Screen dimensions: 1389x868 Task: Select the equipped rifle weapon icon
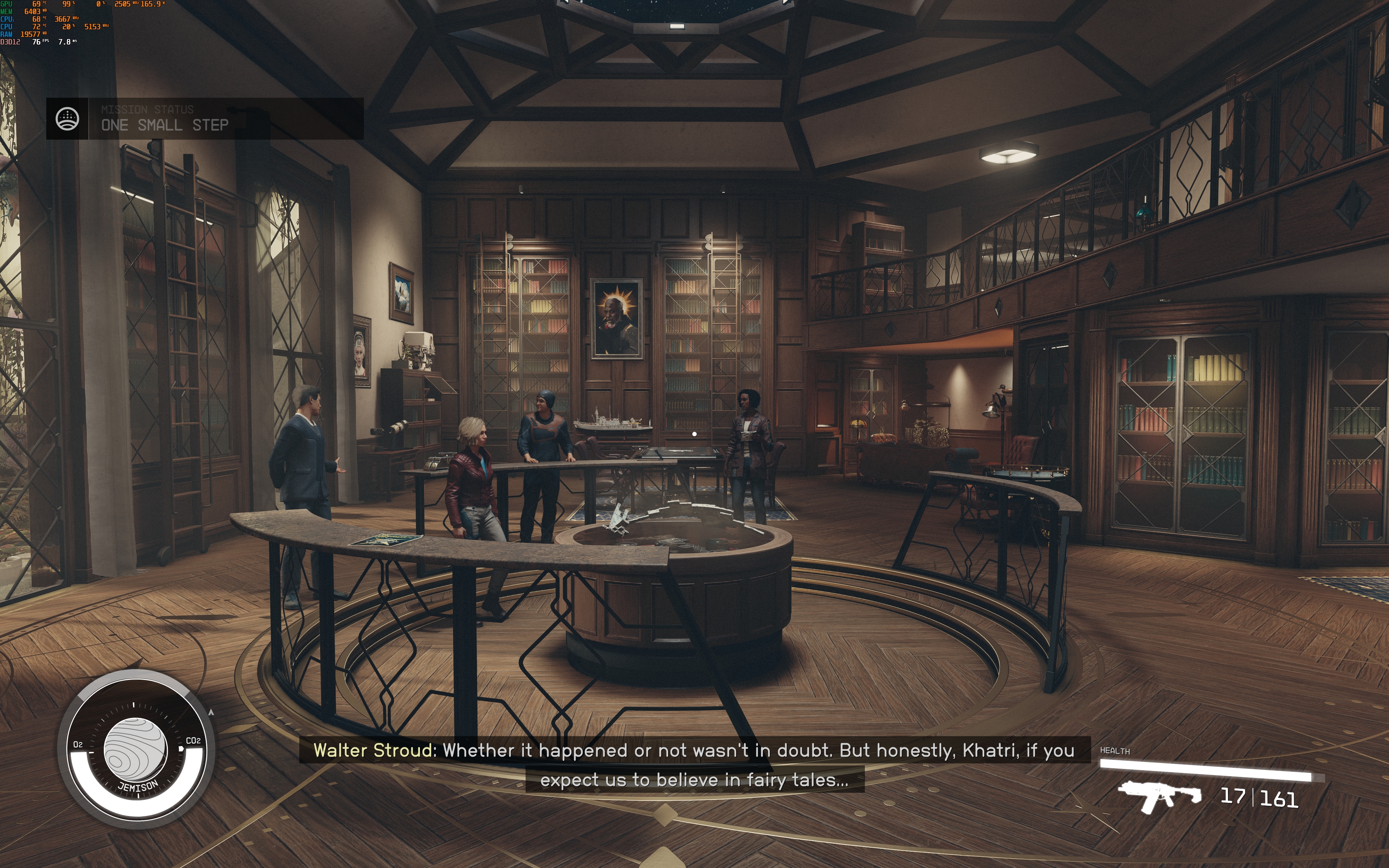(1159, 797)
